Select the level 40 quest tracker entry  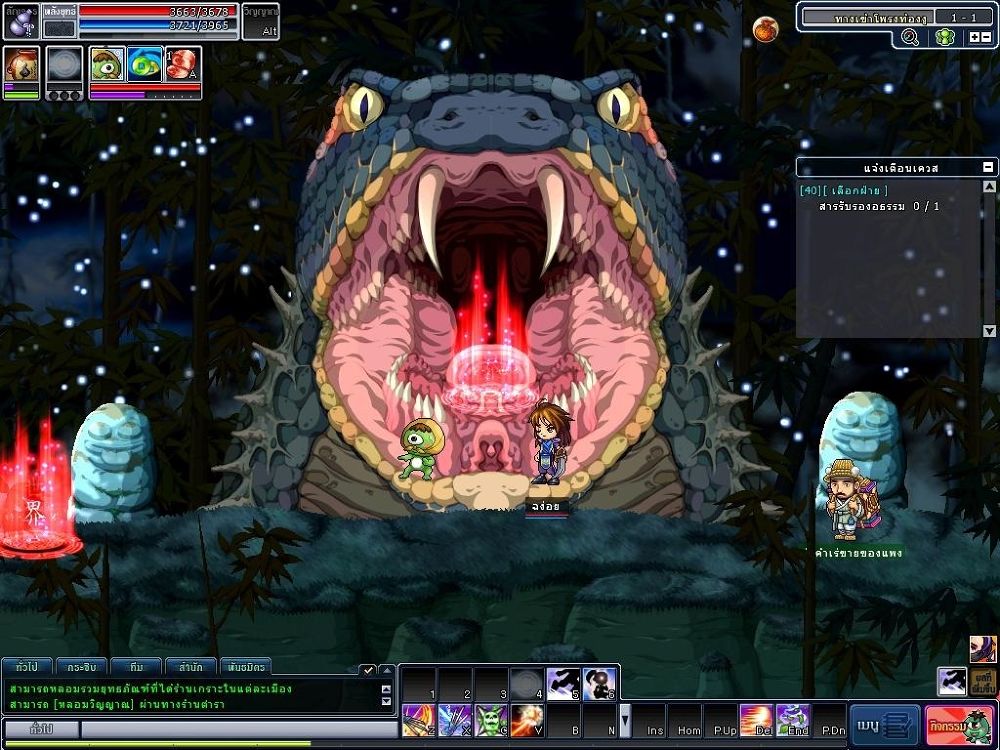click(x=843, y=190)
